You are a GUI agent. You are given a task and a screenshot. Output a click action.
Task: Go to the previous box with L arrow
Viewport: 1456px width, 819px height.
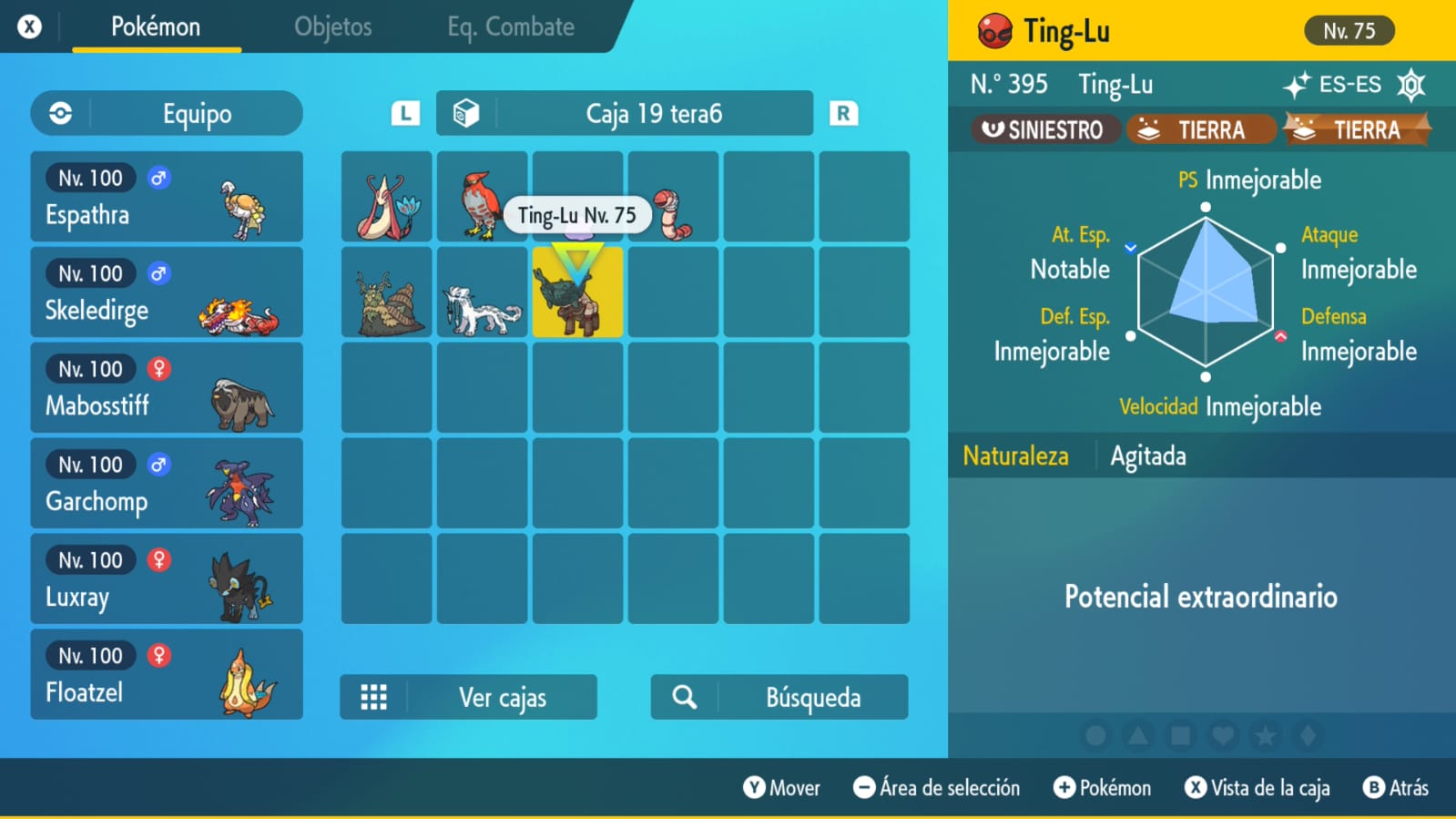coord(405,114)
